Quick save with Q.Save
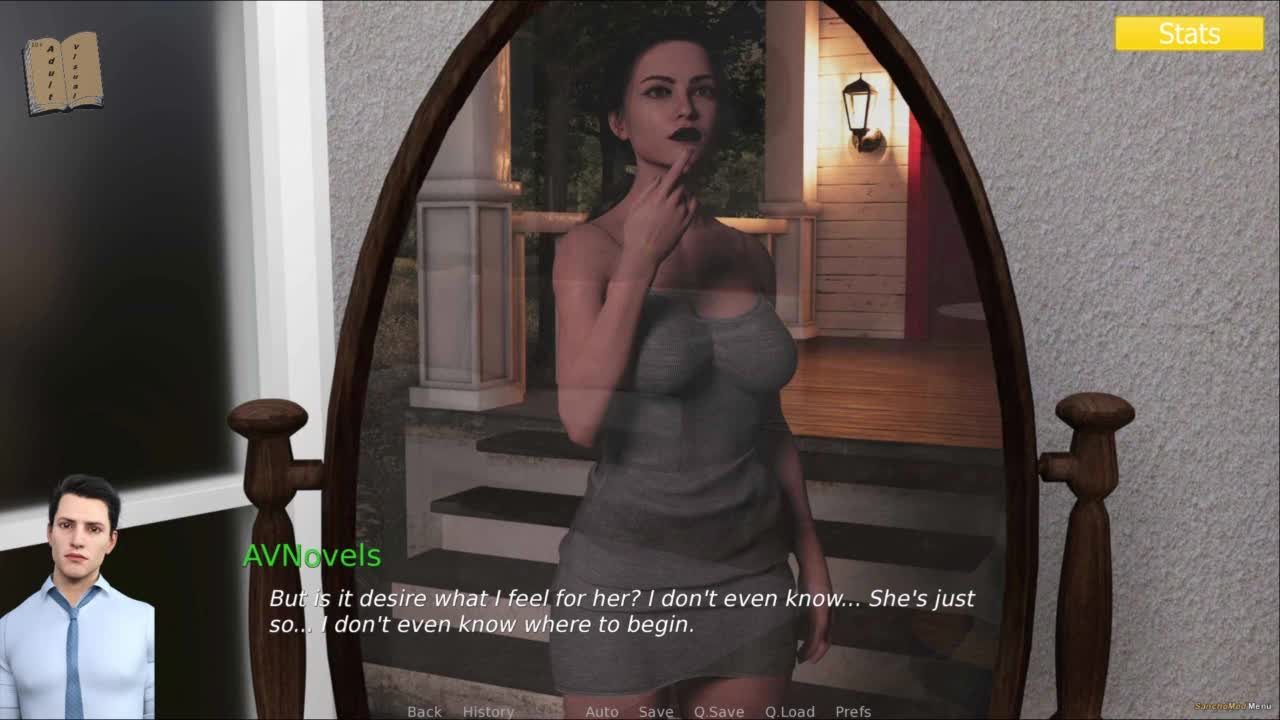1280x720 pixels. (x=719, y=711)
